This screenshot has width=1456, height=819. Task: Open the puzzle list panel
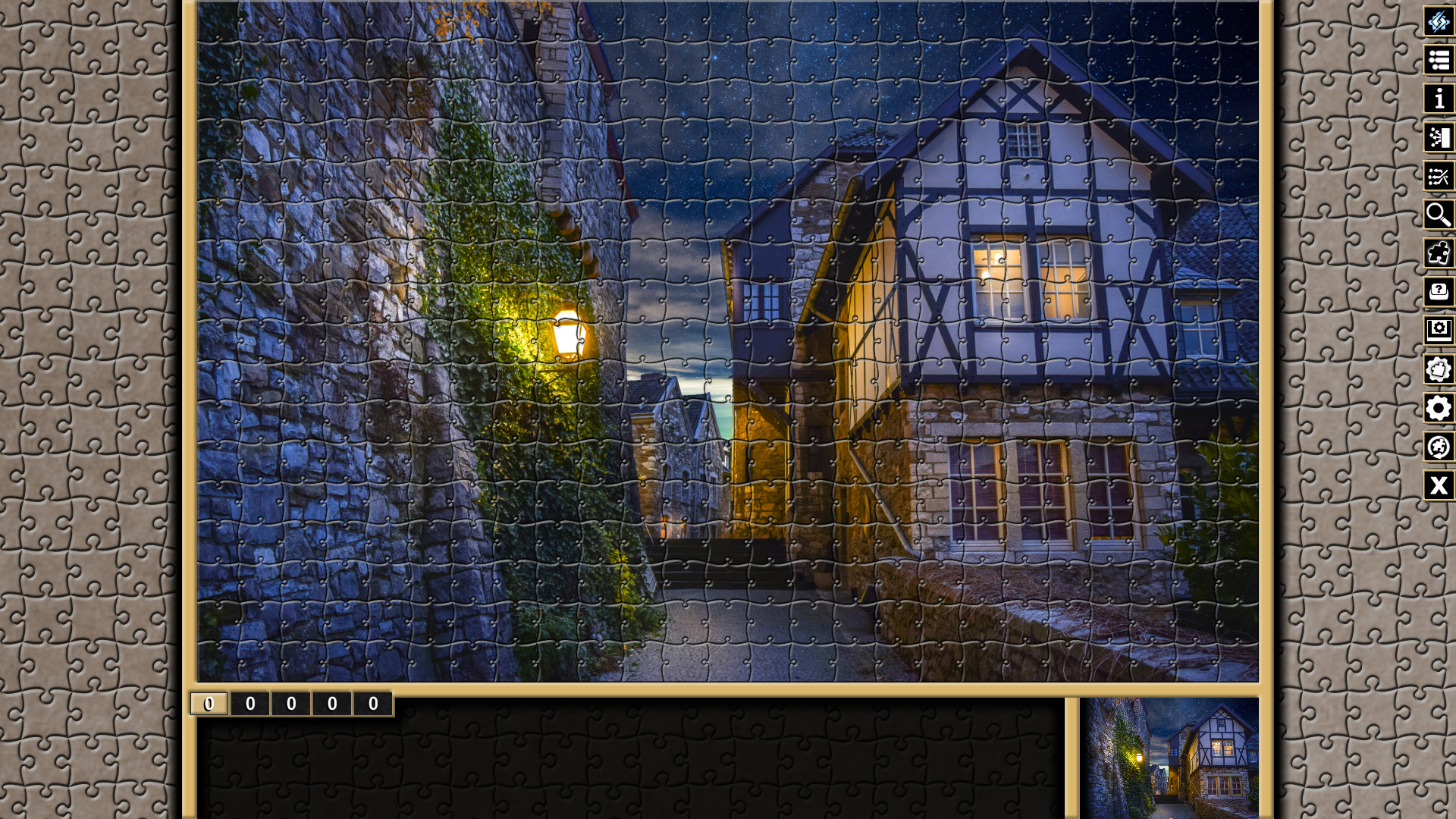(x=1439, y=61)
